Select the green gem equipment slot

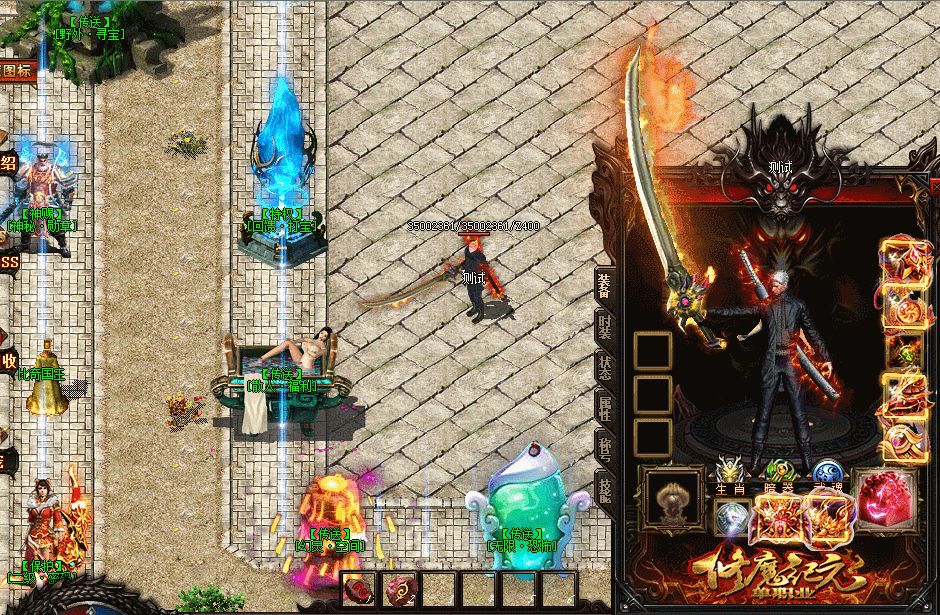(x=903, y=352)
